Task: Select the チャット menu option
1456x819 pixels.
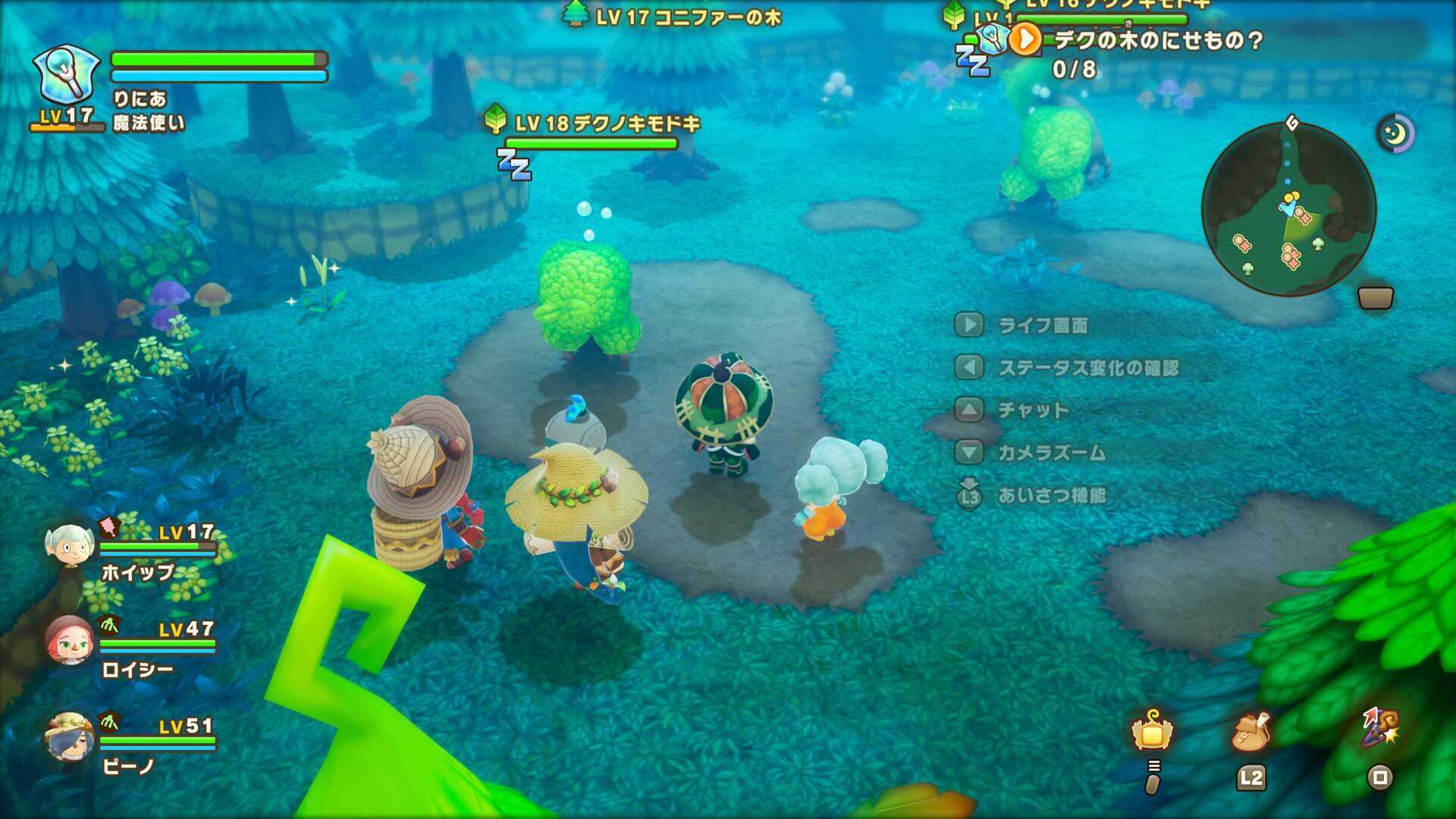Action: (1031, 409)
